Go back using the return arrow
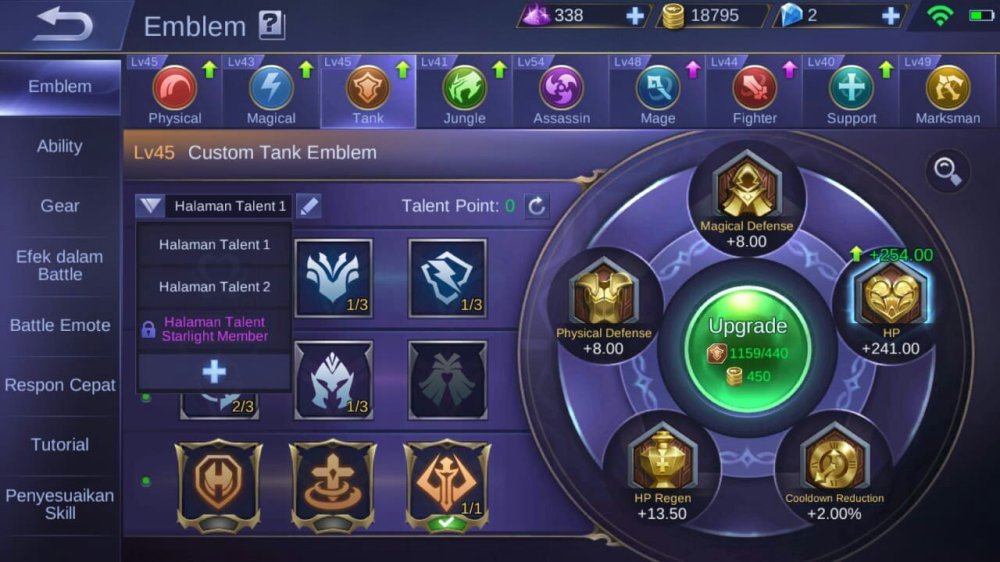This screenshot has height=562, width=1000. click(62, 25)
